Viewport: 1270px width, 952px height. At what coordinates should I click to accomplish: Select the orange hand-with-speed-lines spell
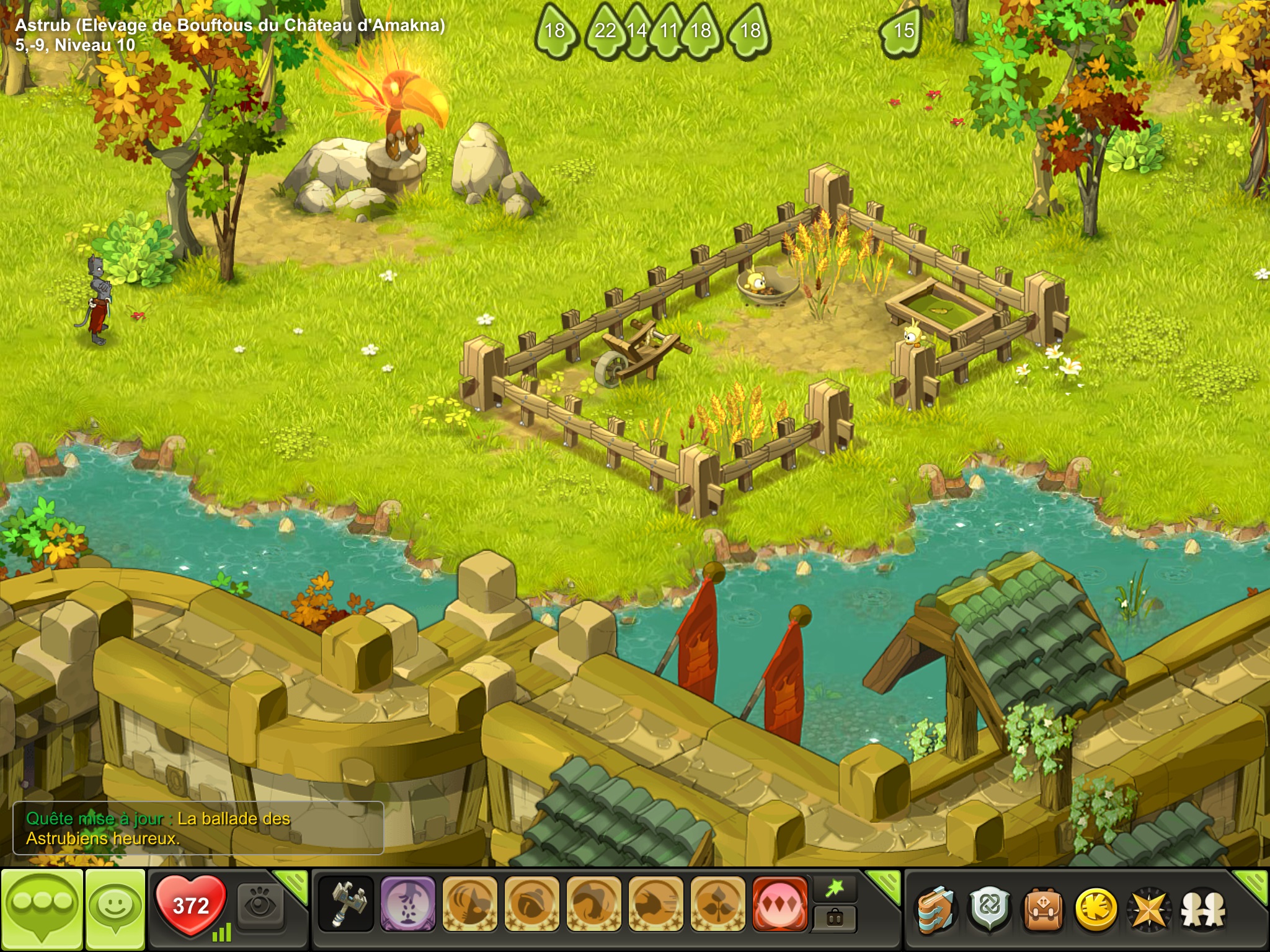pos(655,904)
